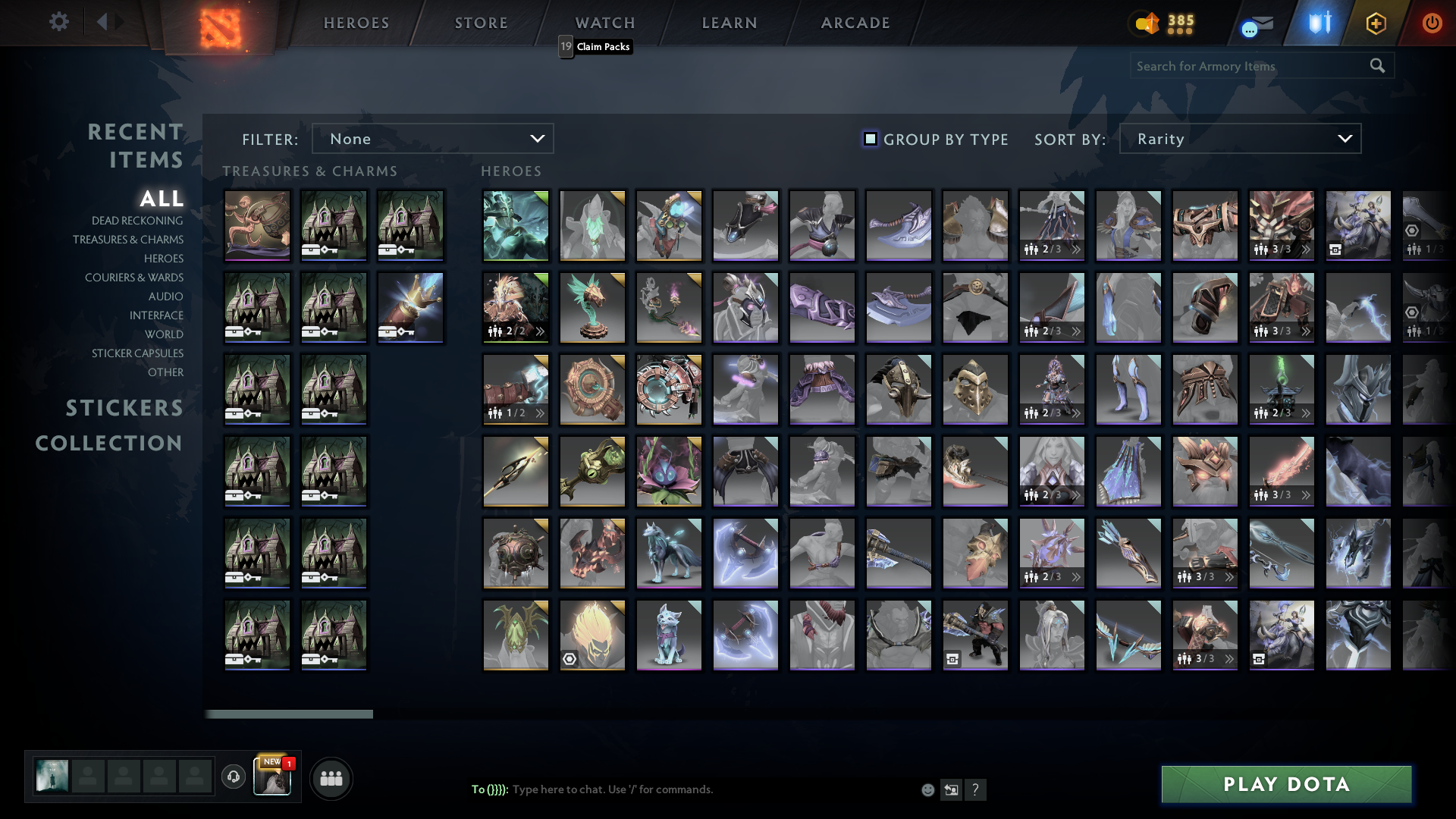Open the Sort By Rarity dropdown
Image resolution: width=1456 pixels, height=819 pixels.
tap(1239, 139)
